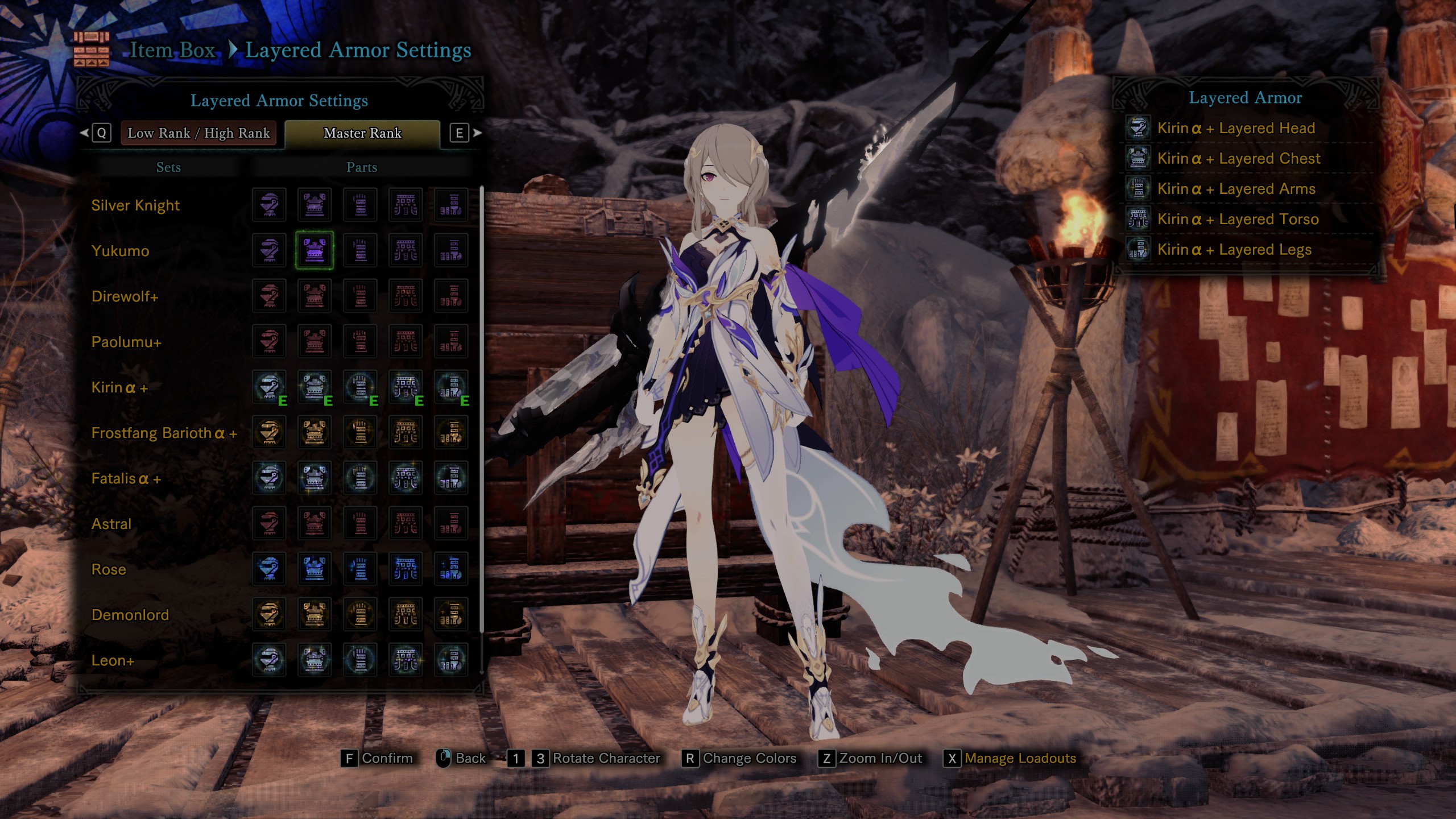1456x819 pixels.
Task: Select the Rose torso piece icon
Action: point(406,569)
